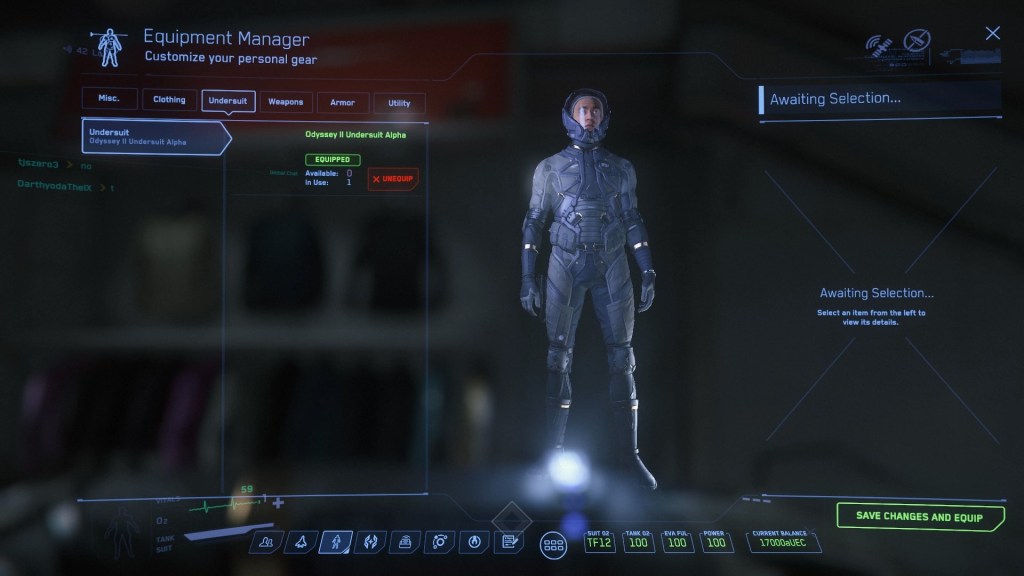Select the Odyssey II Undersuit Alpha row
The image size is (1024, 576).
tap(155, 136)
